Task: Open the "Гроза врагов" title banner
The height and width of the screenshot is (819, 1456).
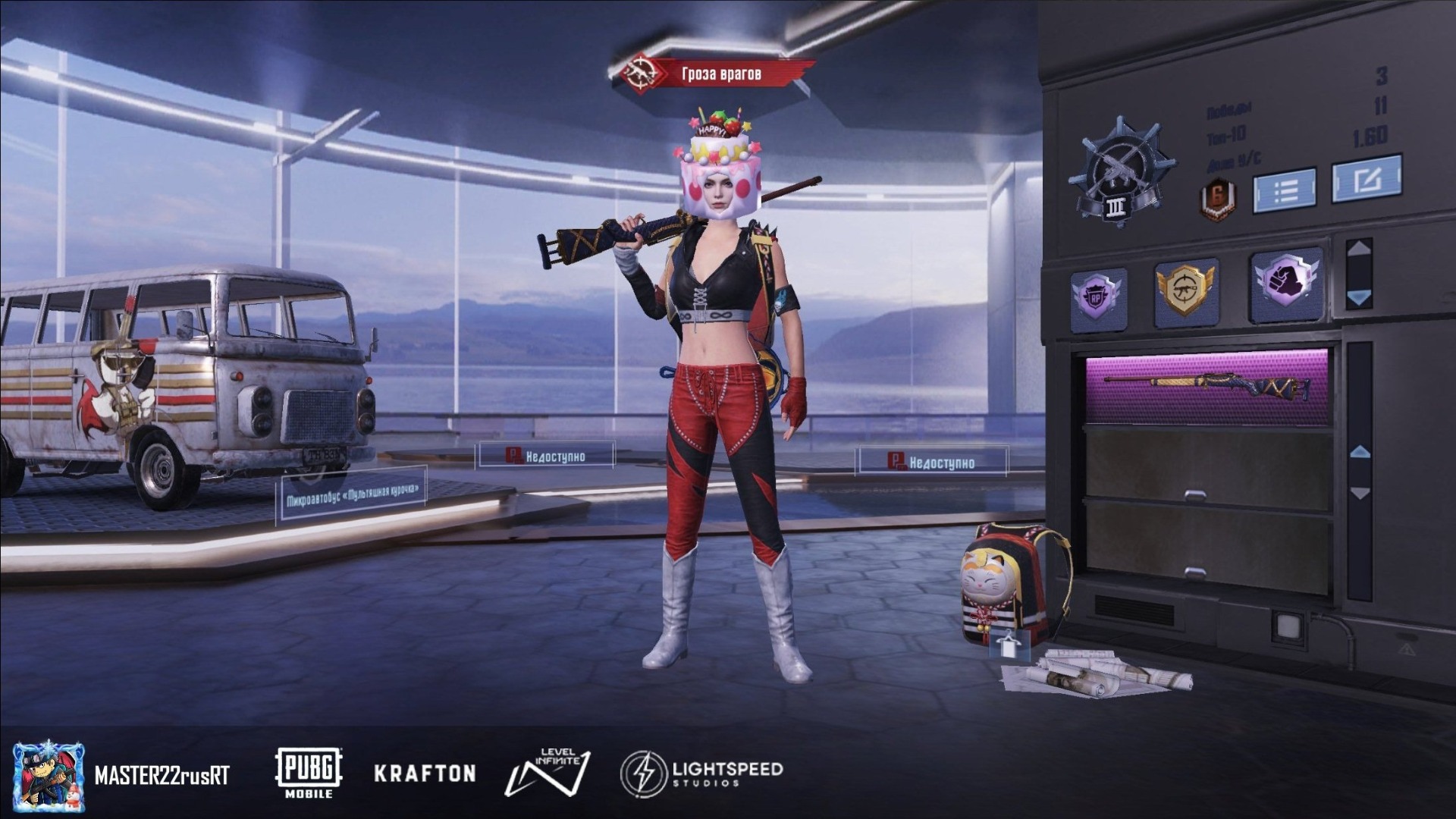Action: tap(717, 74)
